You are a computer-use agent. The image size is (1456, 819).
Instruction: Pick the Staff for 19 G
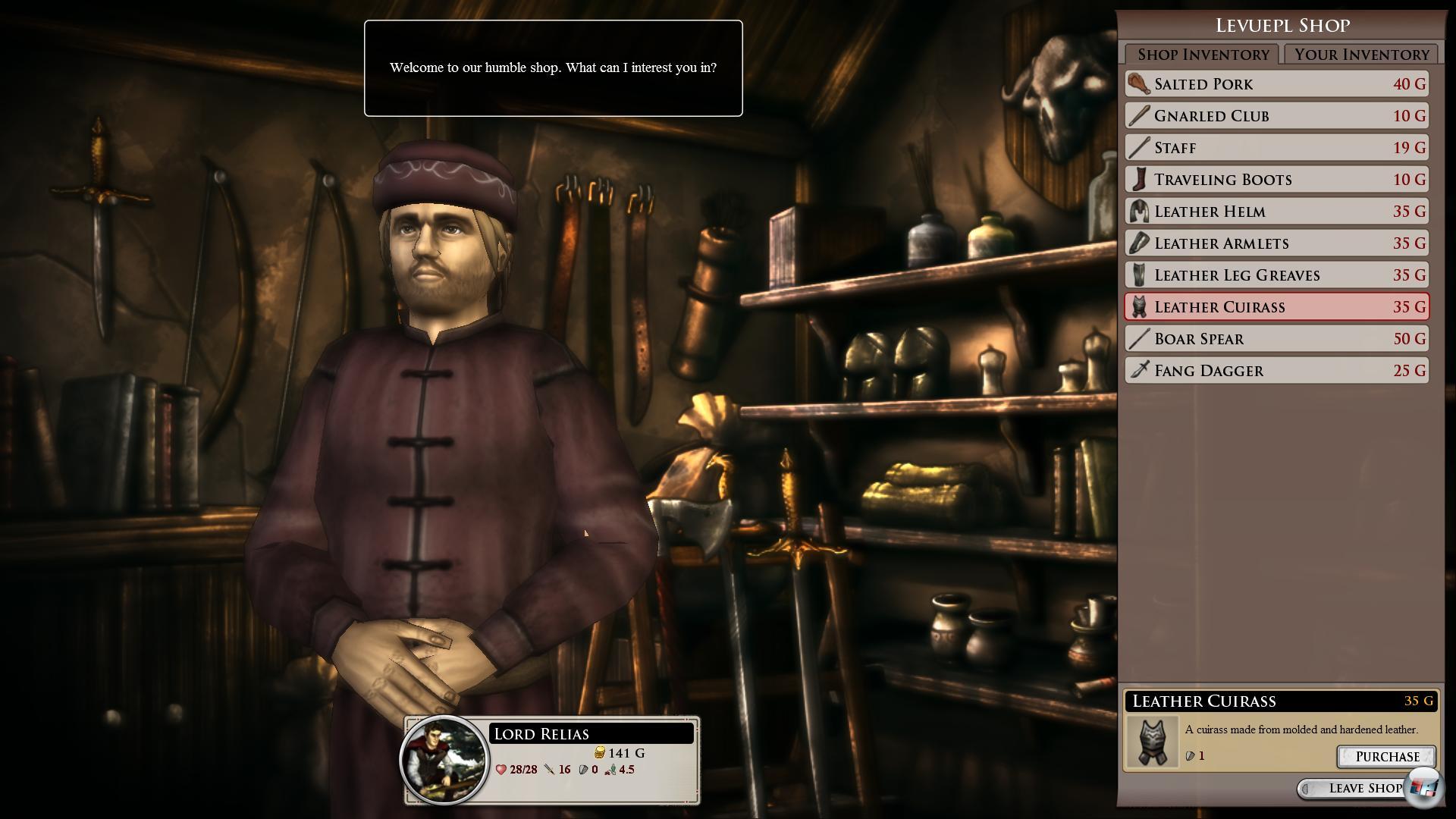(1276, 148)
